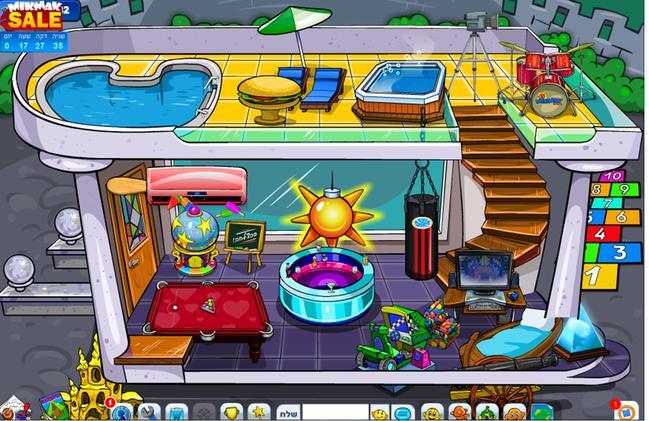Open the wrench settings icon
649x421 pixels.
coord(149,412)
